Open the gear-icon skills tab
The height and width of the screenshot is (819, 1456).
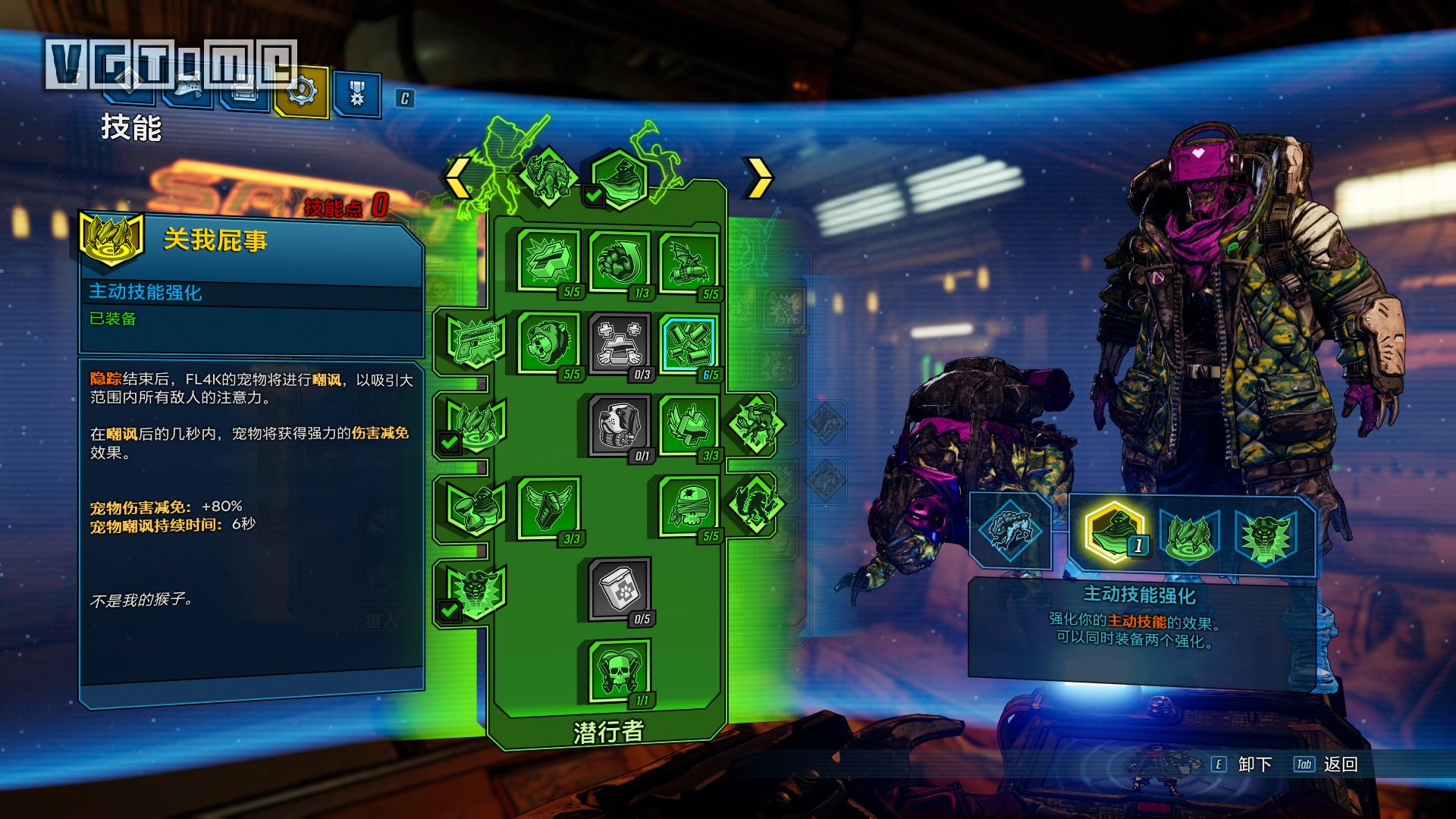click(x=302, y=93)
